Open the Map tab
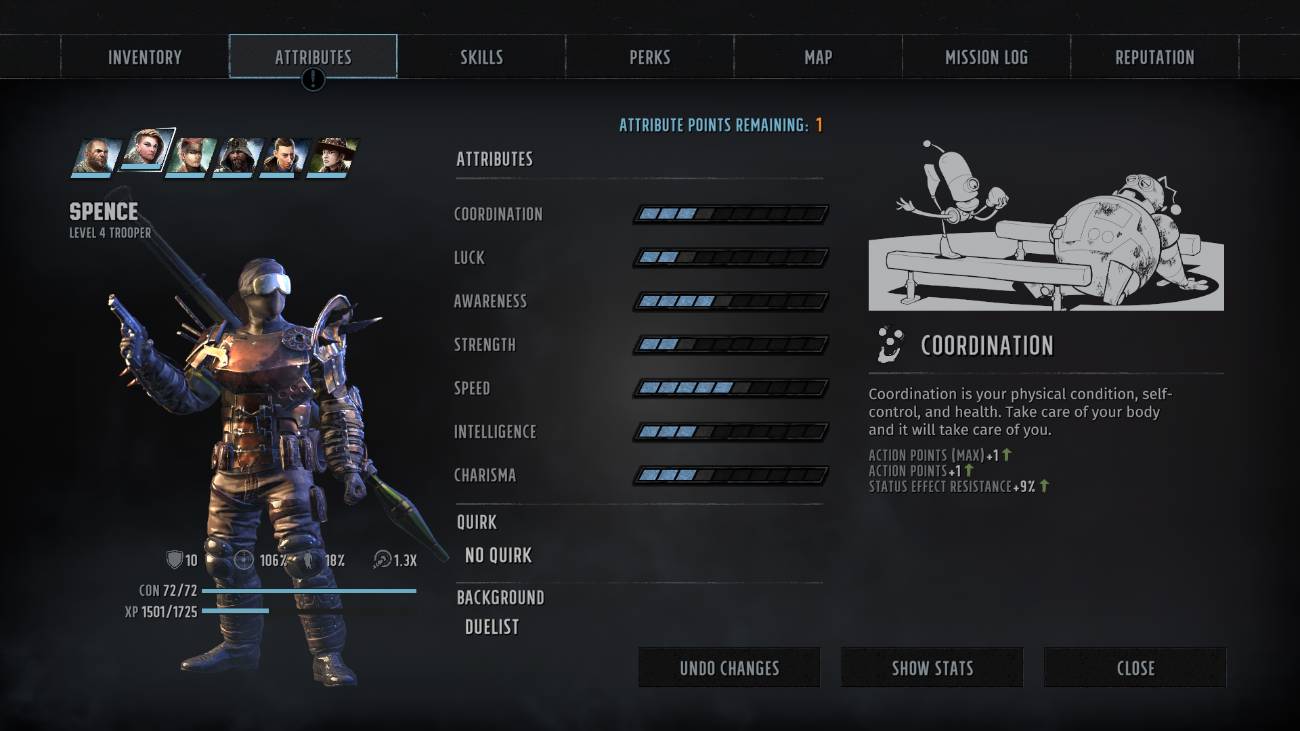The width and height of the screenshot is (1300, 731). point(817,57)
